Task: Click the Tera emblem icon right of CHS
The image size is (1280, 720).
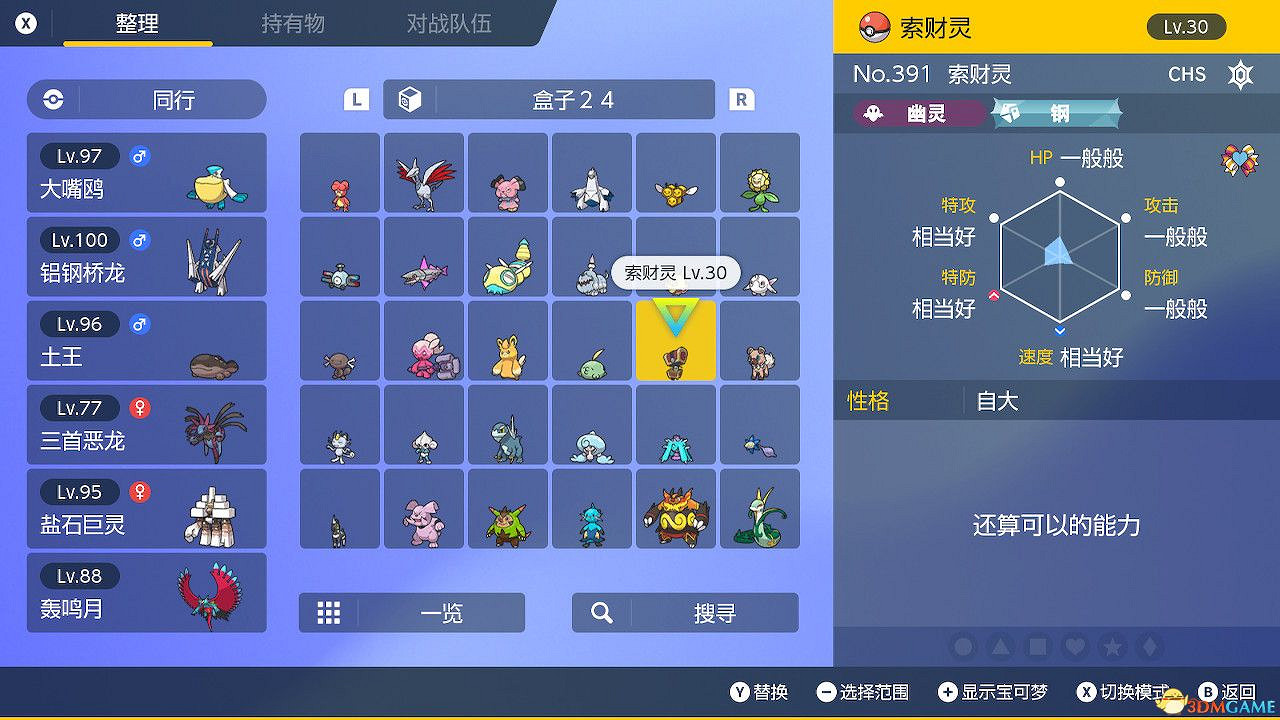Action: pos(1240,74)
